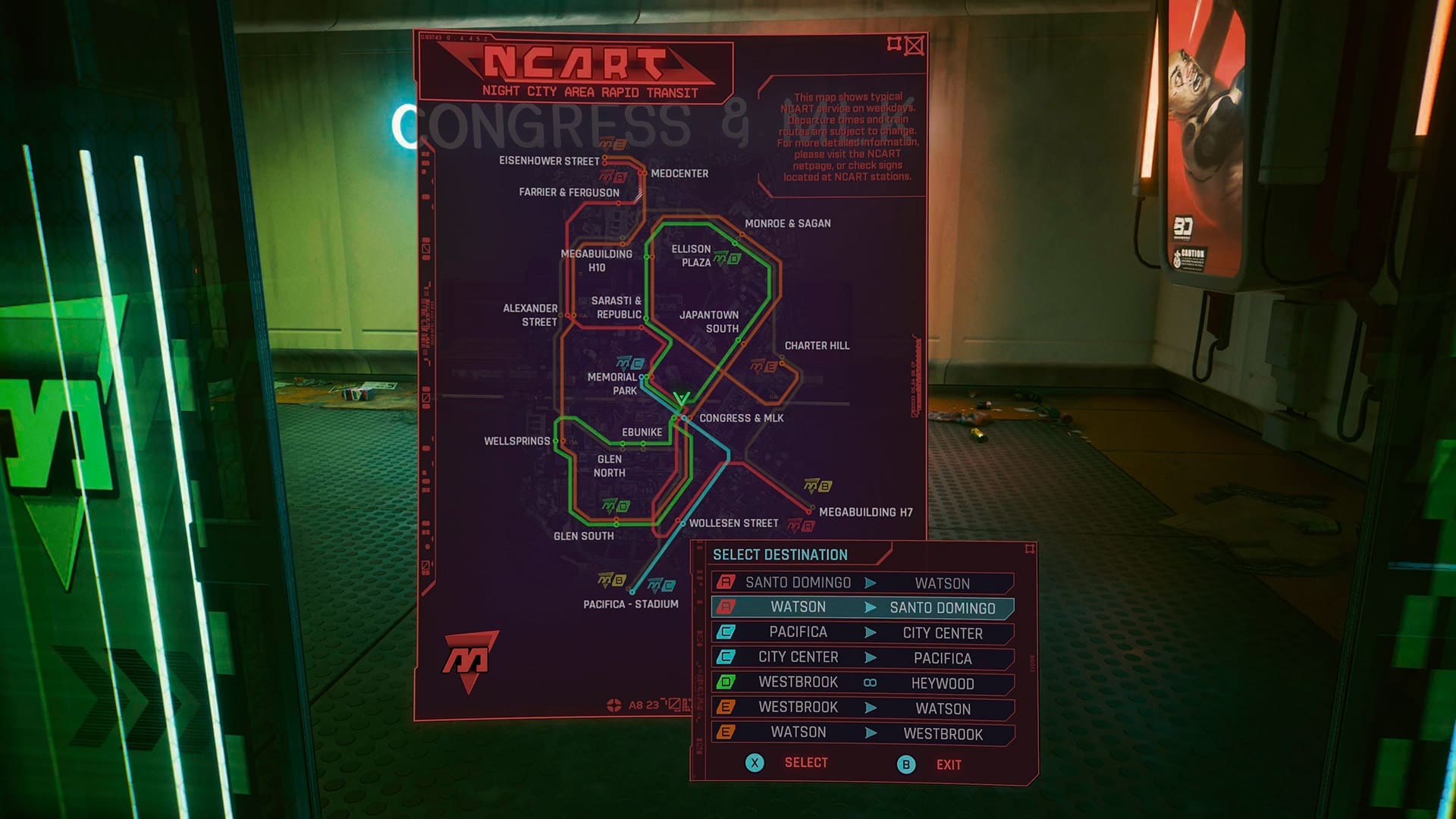Choose the Westbrook Heywood loop route

coord(864,682)
